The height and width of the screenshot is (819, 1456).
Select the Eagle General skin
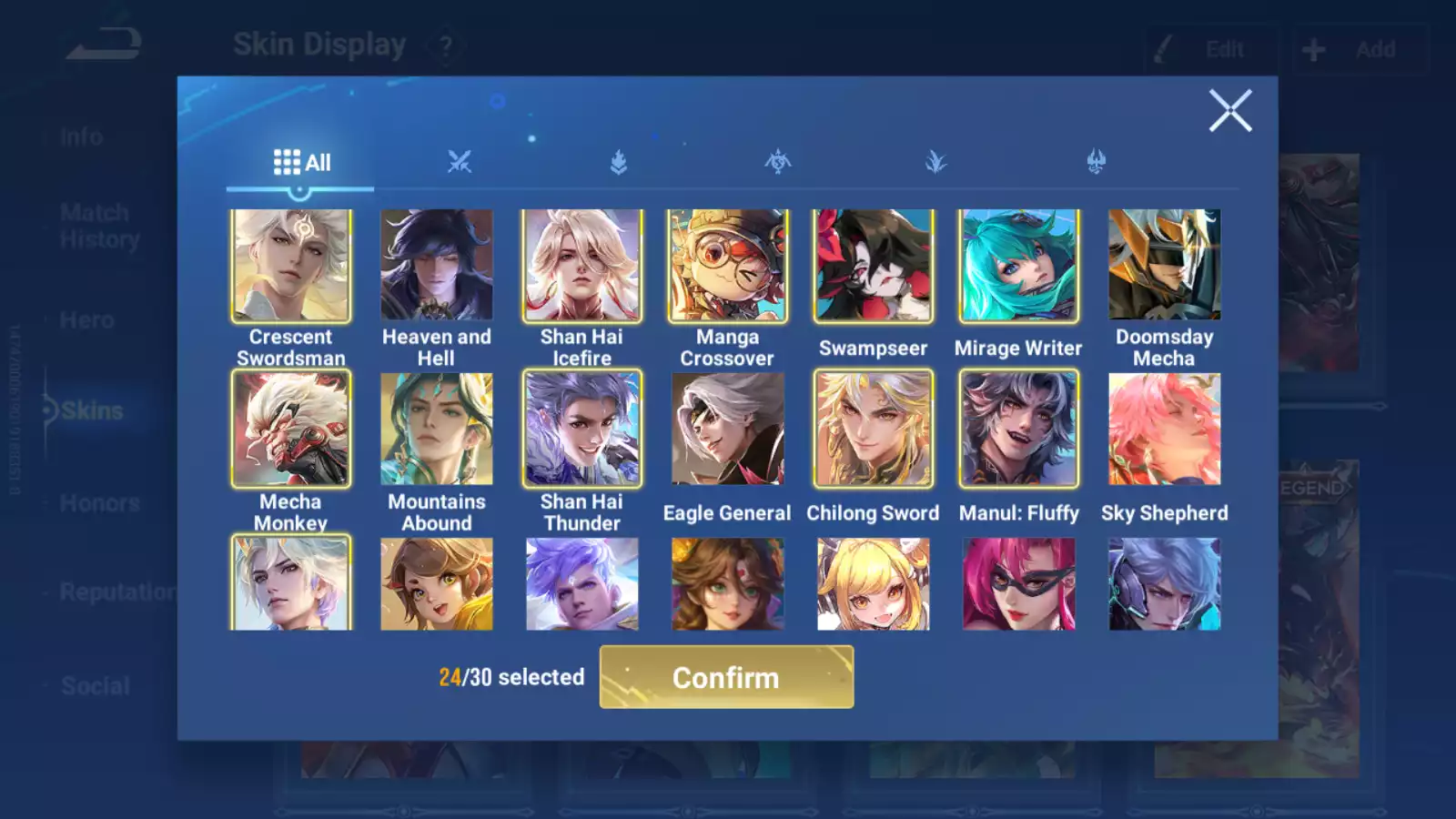(727, 429)
